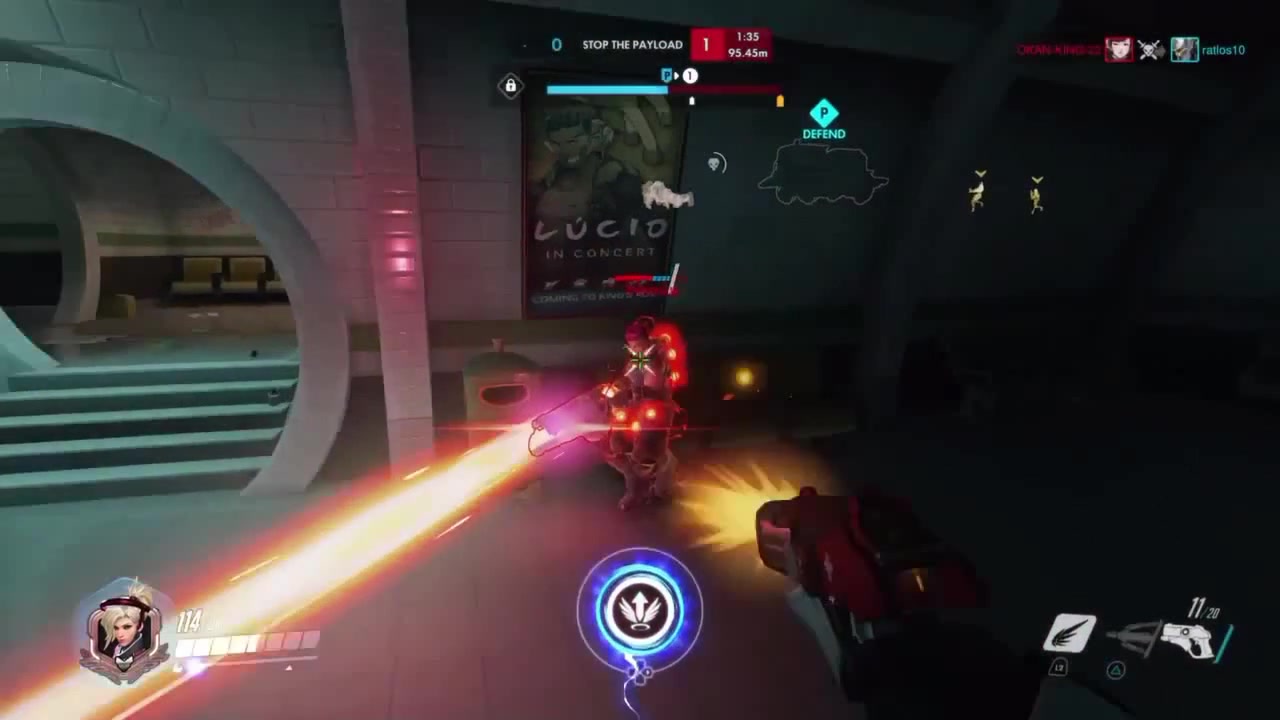Select the STOP THE PAYLOAD objective banner

(631, 45)
